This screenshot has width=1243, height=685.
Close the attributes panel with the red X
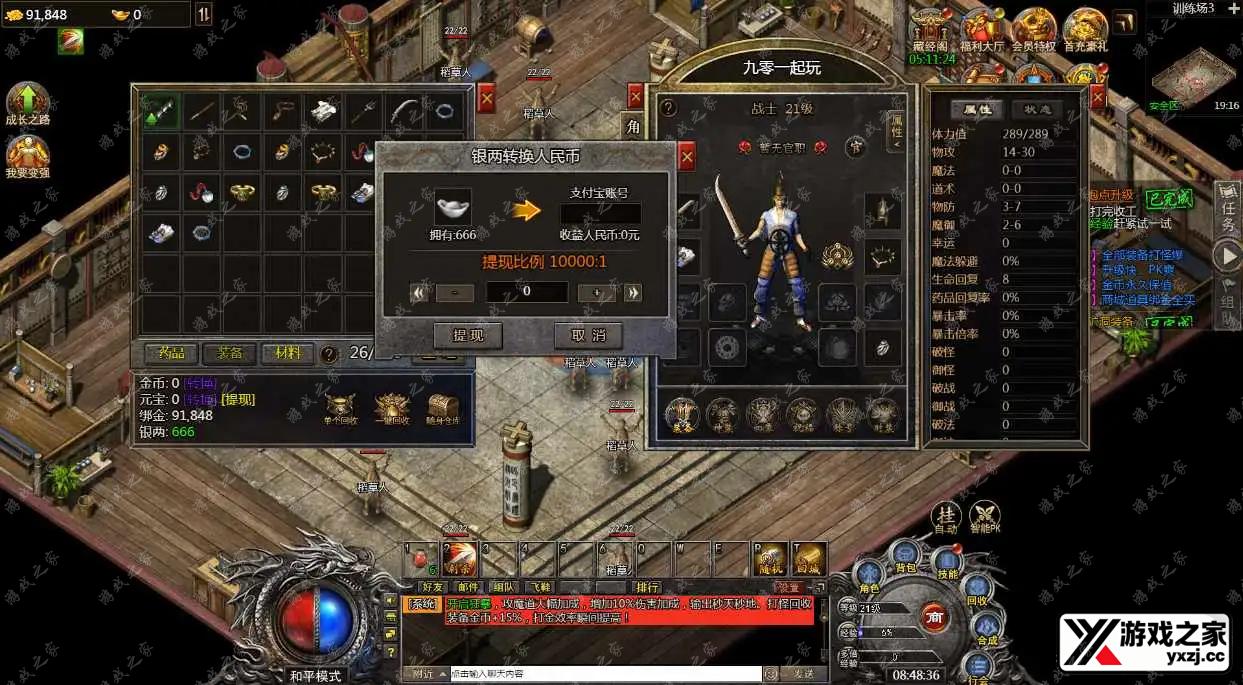[1097, 96]
